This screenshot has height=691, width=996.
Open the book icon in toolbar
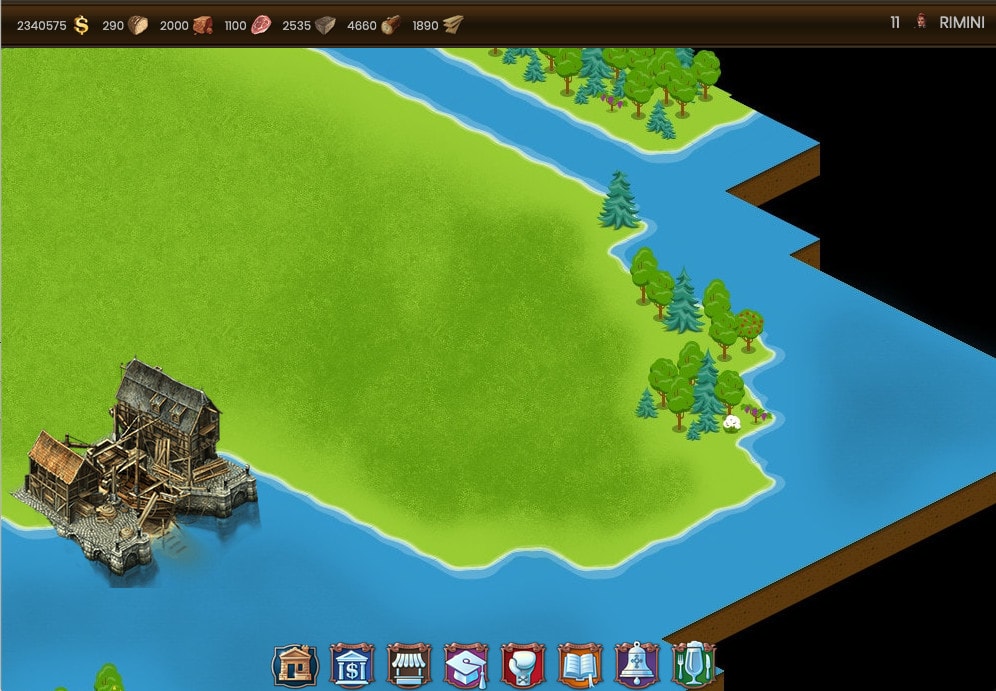pos(580,665)
